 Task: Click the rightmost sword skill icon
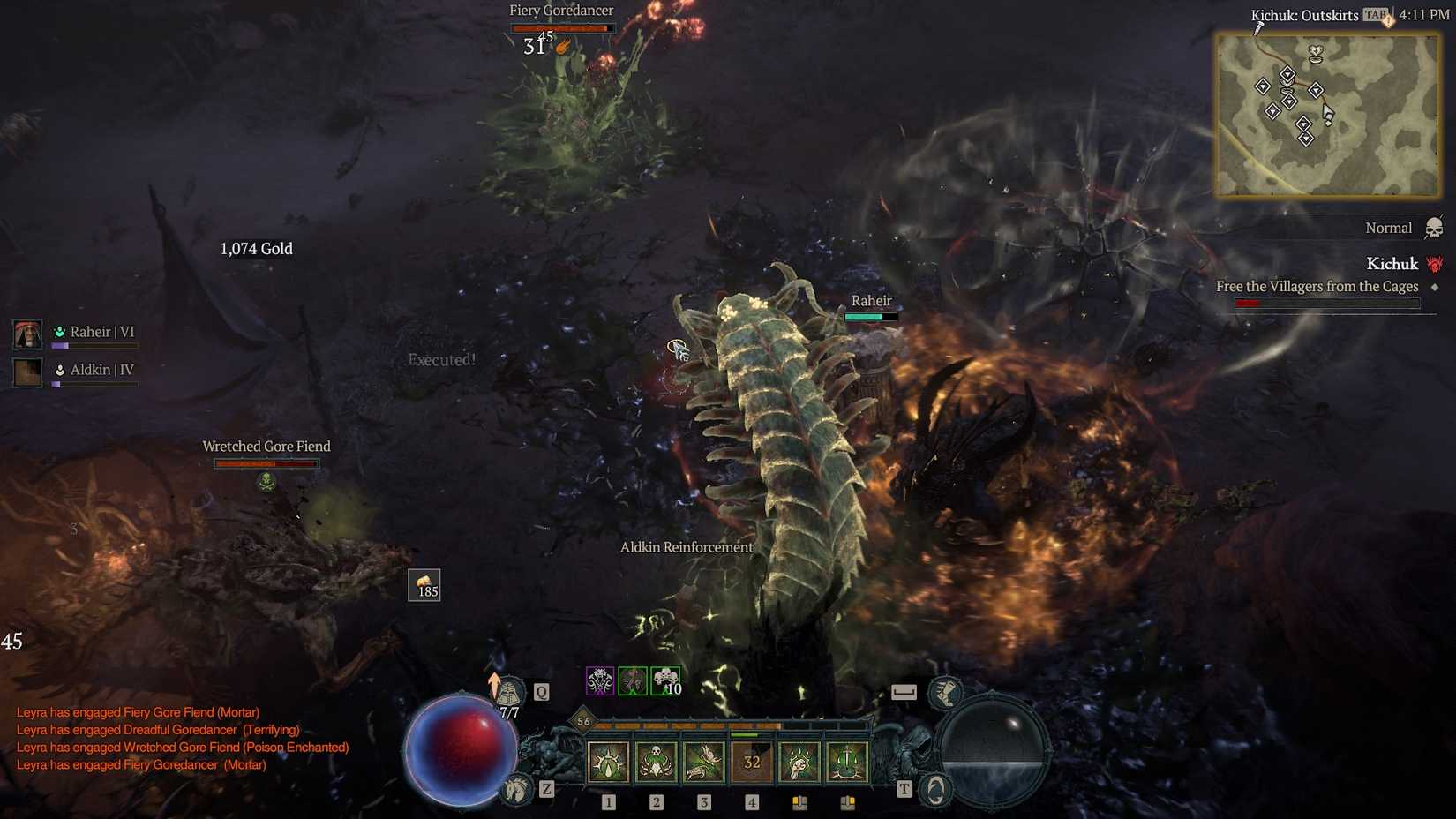848,763
